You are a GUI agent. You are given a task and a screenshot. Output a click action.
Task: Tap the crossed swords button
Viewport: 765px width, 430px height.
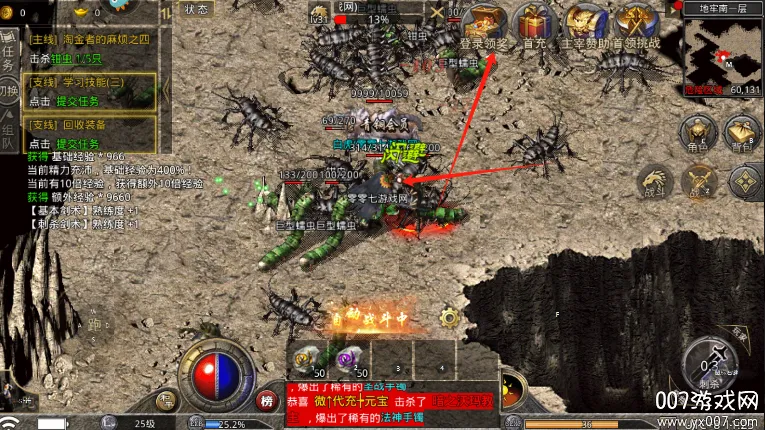[x=699, y=182]
